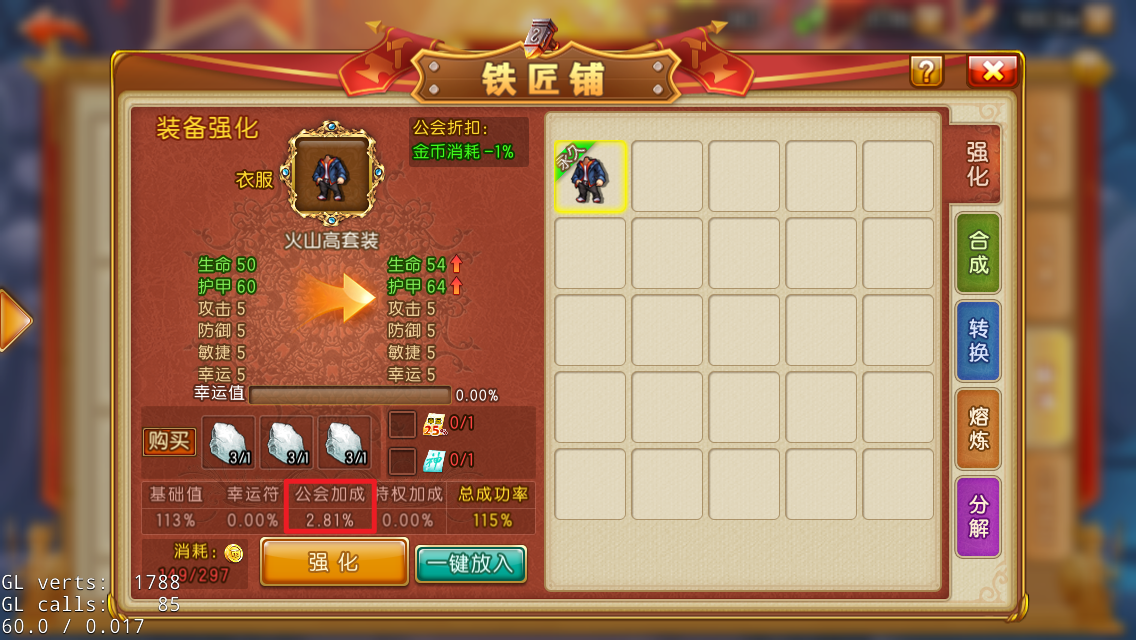Click the 一键放入 auto-fill button

tap(470, 564)
